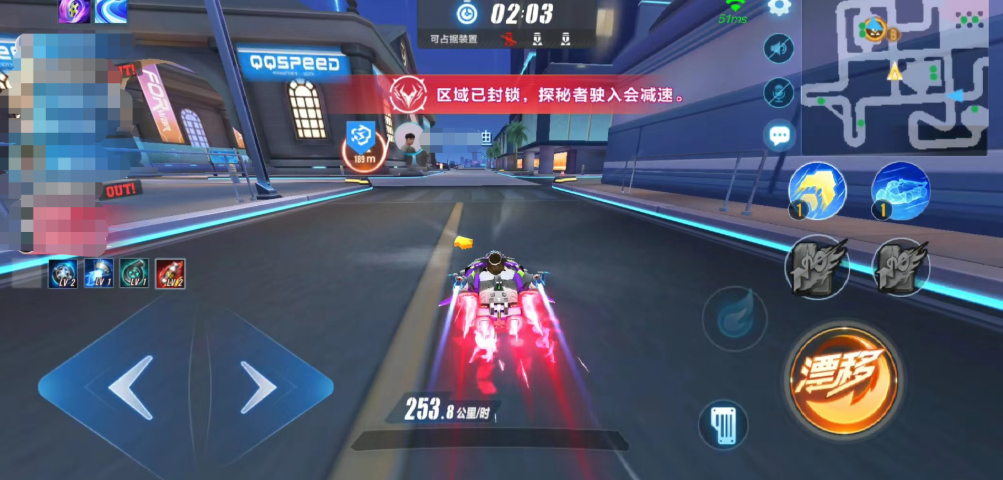Use the blue race car skill

(899, 190)
